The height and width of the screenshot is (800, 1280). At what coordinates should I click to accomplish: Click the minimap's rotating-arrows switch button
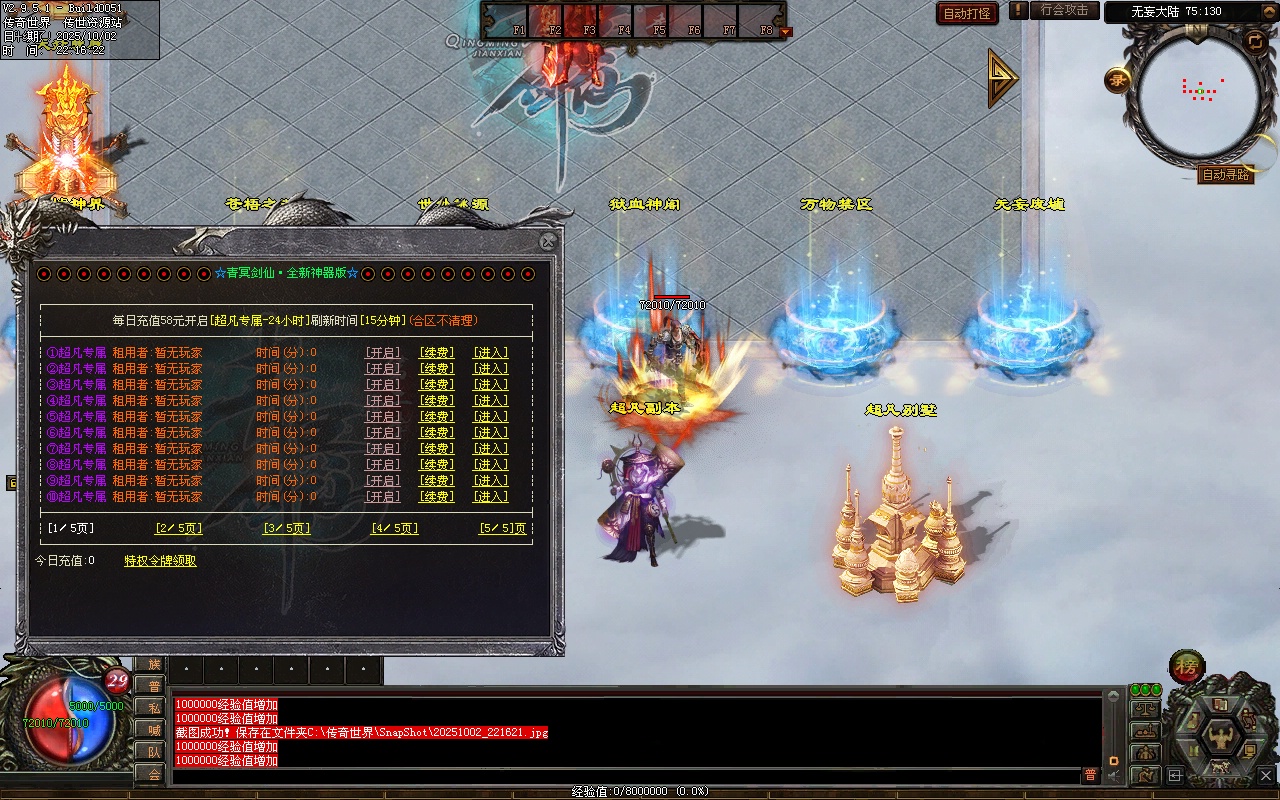(x=1254, y=41)
